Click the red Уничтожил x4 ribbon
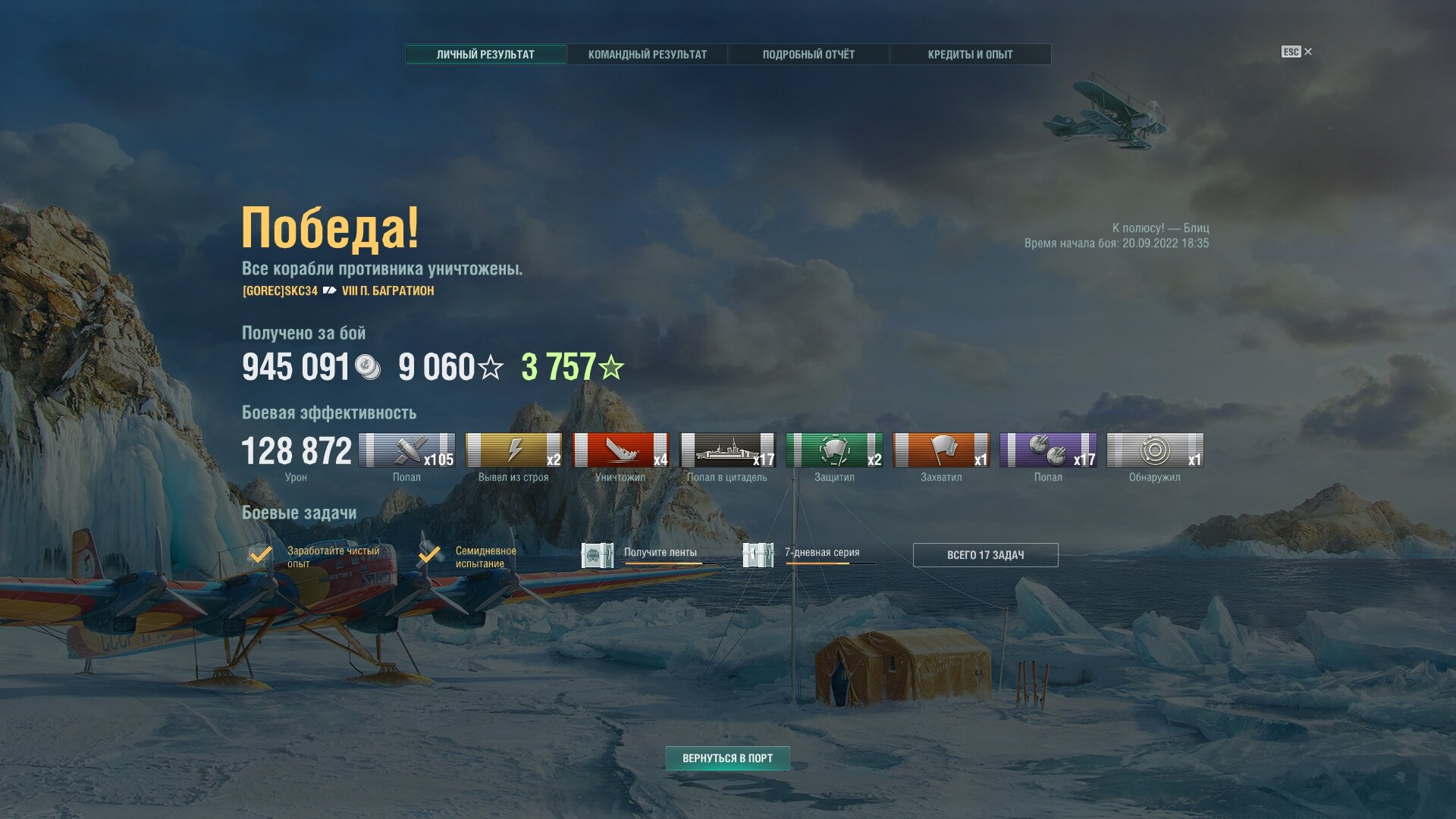 tap(620, 450)
